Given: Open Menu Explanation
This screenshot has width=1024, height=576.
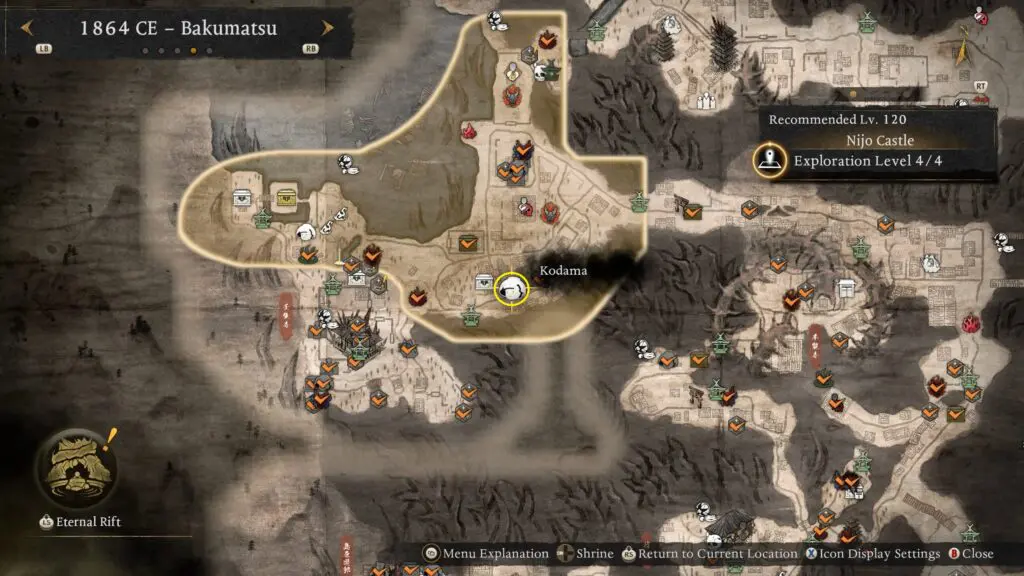Looking at the screenshot, I should tap(486, 553).
